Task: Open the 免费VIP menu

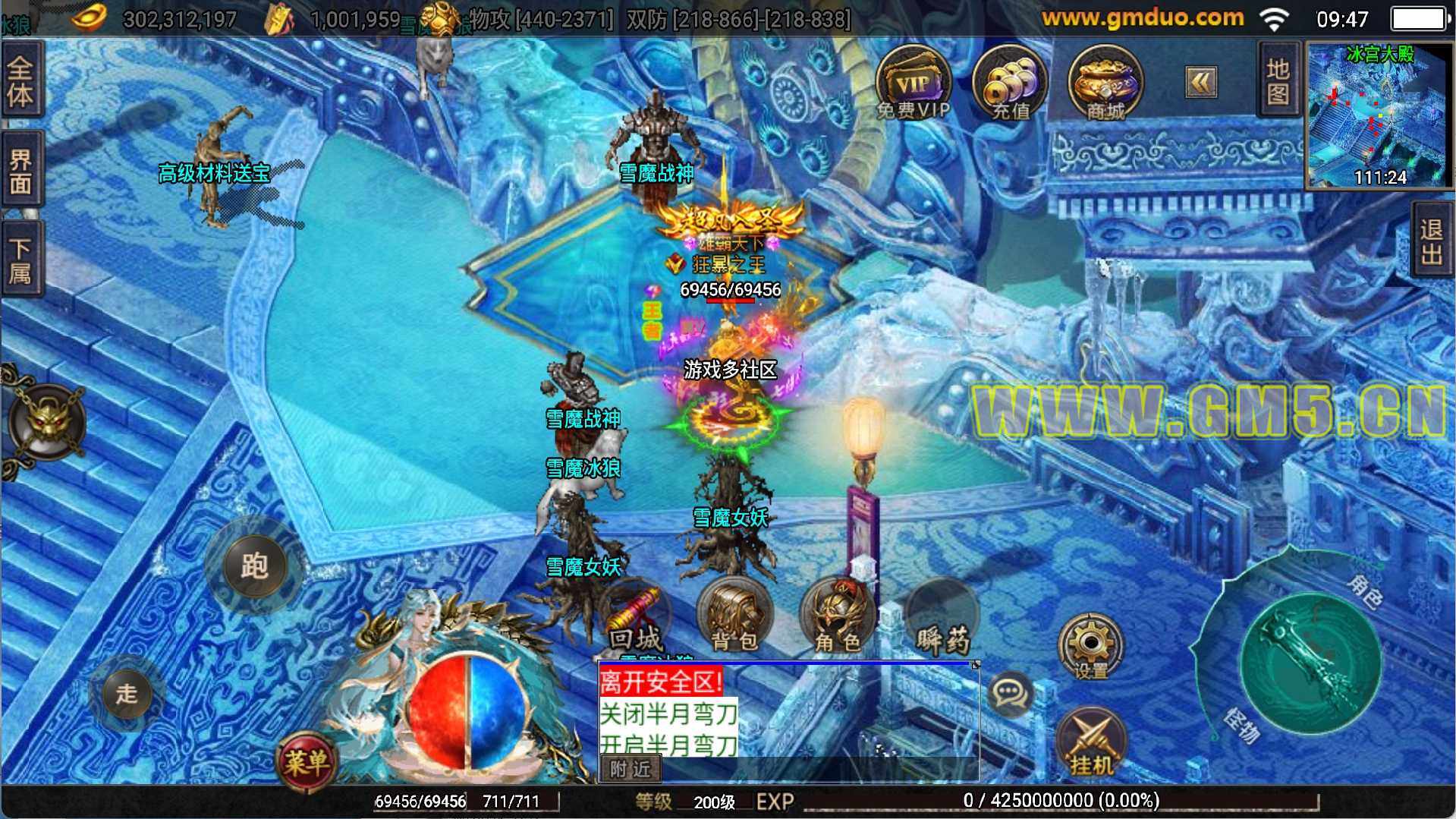Action: click(x=913, y=83)
